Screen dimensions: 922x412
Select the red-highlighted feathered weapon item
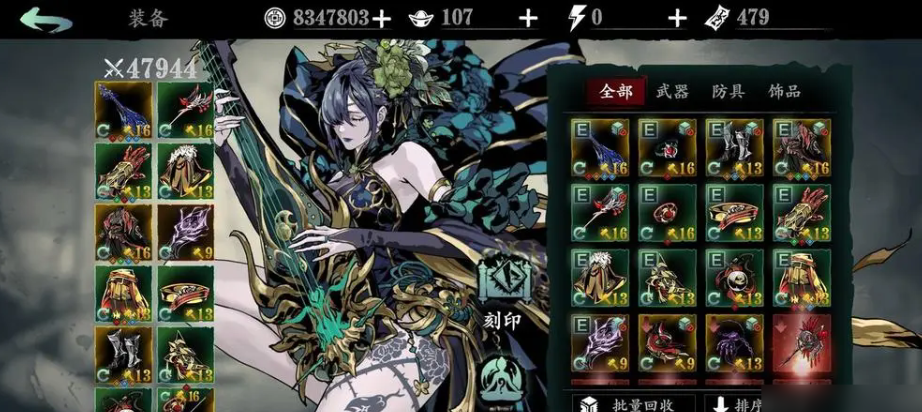[801, 343]
